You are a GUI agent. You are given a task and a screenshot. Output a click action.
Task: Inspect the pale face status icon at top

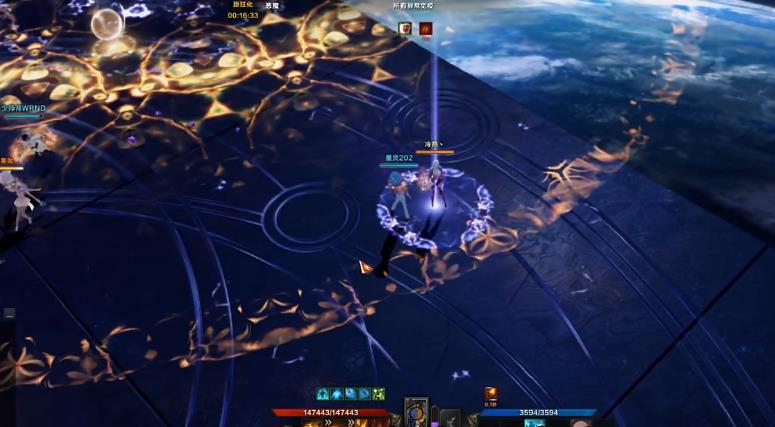click(x=406, y=29)
